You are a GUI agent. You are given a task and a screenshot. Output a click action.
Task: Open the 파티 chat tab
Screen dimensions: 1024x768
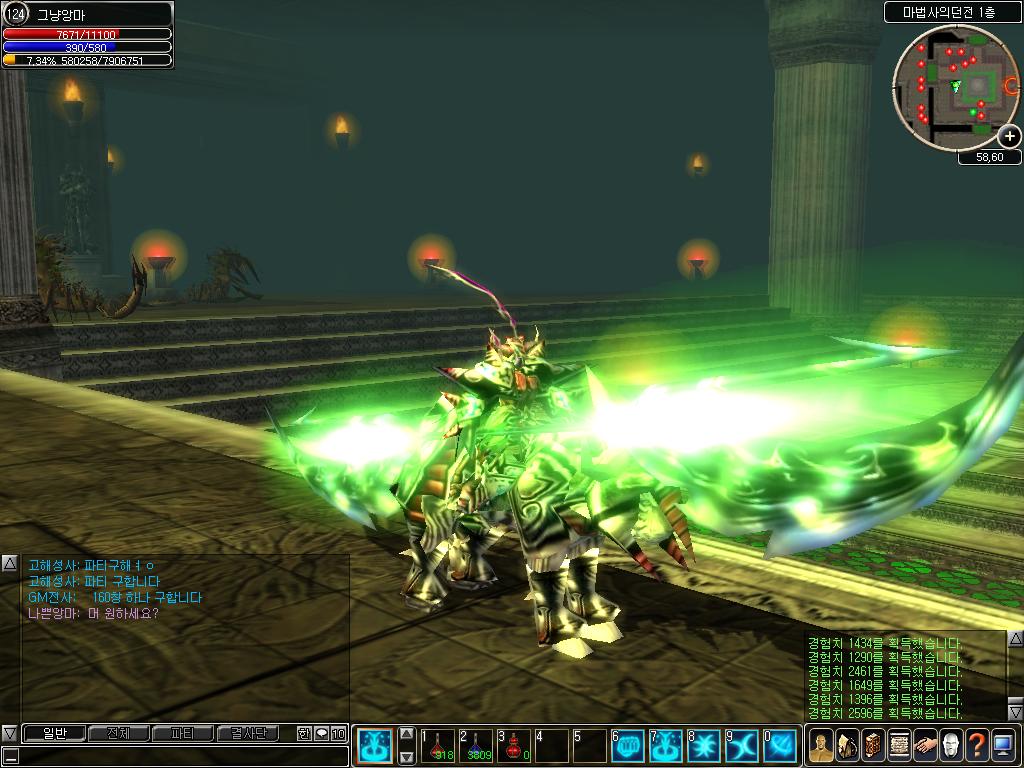coord(182,733)
